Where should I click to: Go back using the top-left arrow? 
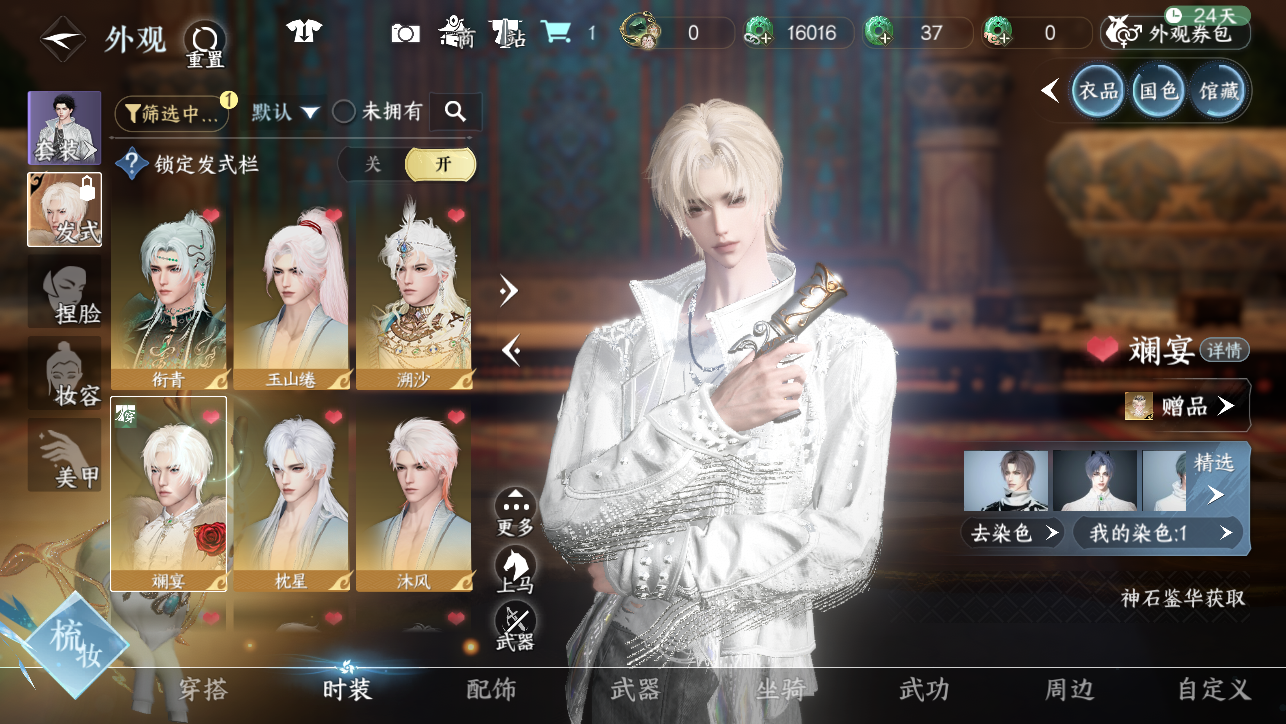(x=62, y=38)
